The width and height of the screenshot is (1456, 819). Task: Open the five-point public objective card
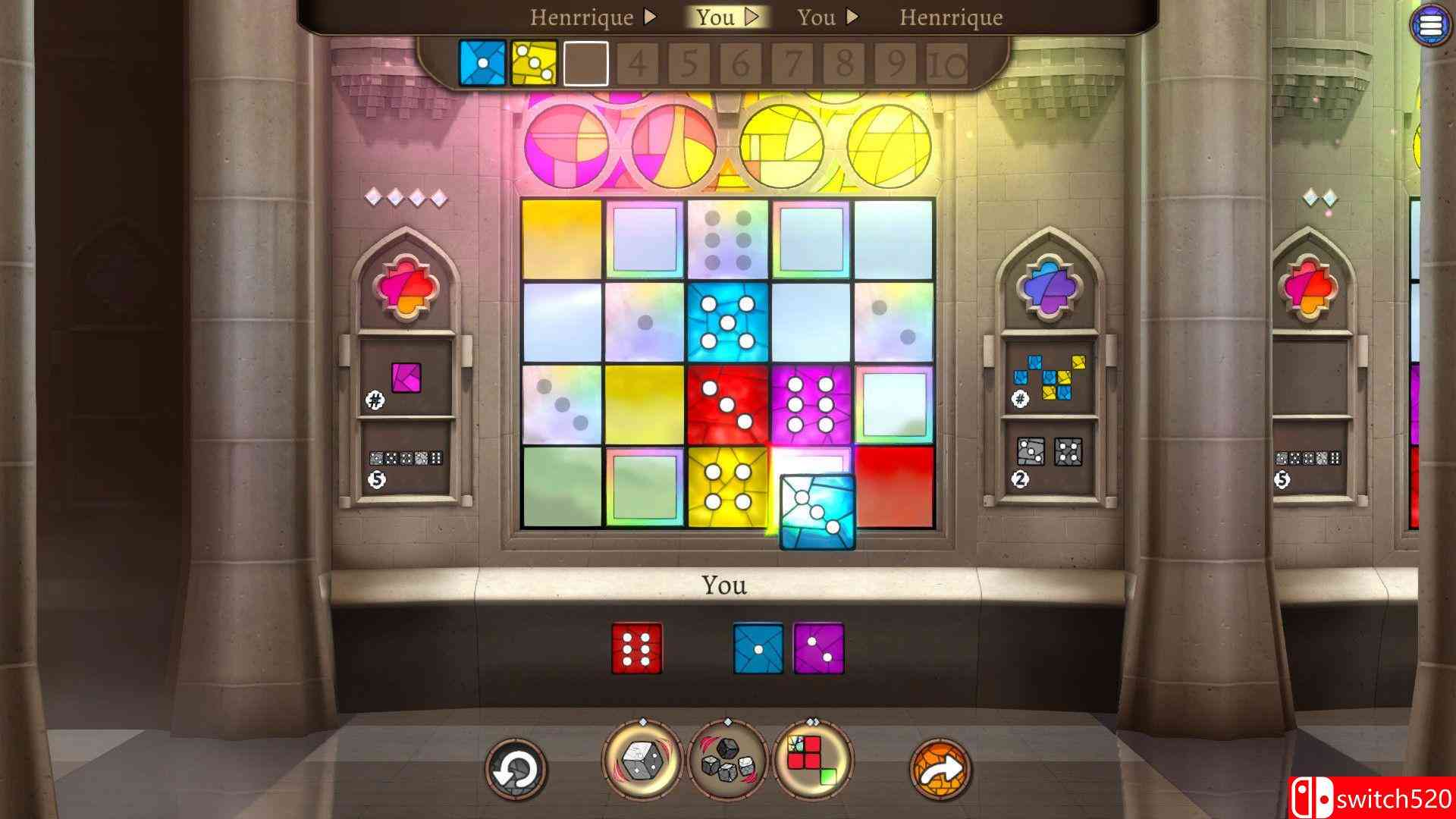(x=407, y=461)
